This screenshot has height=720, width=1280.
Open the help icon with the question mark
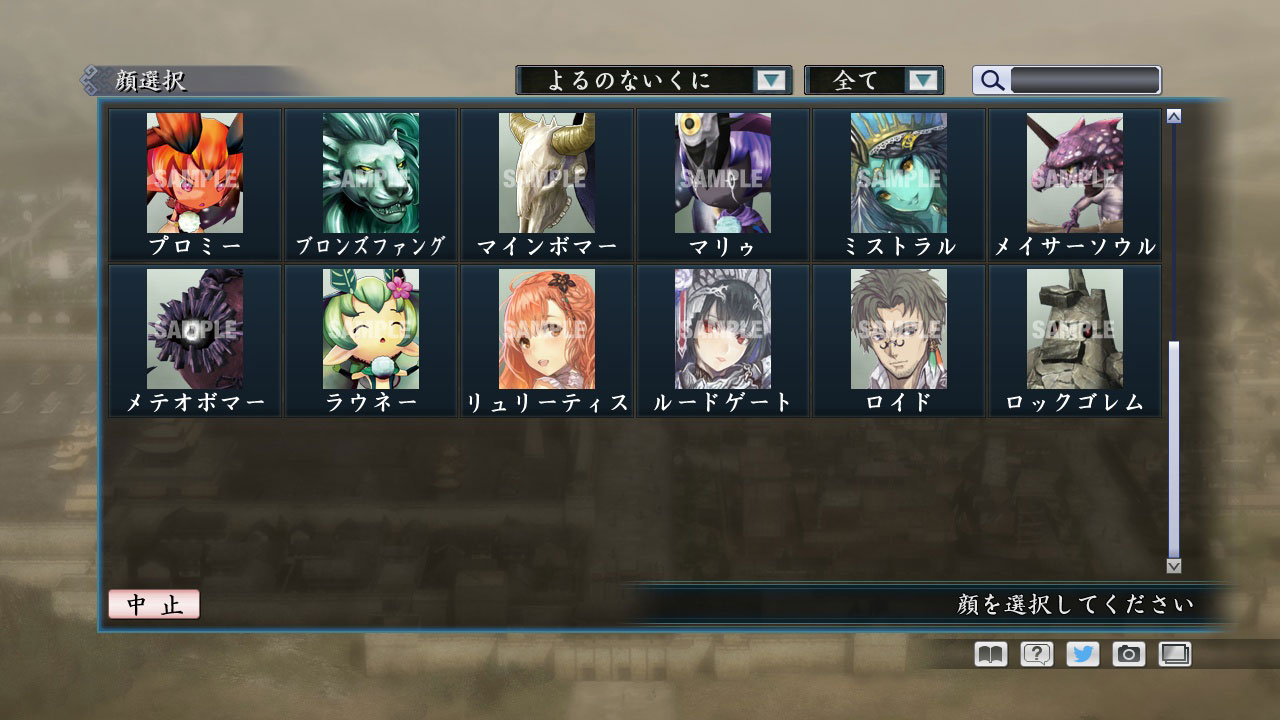1035,653
